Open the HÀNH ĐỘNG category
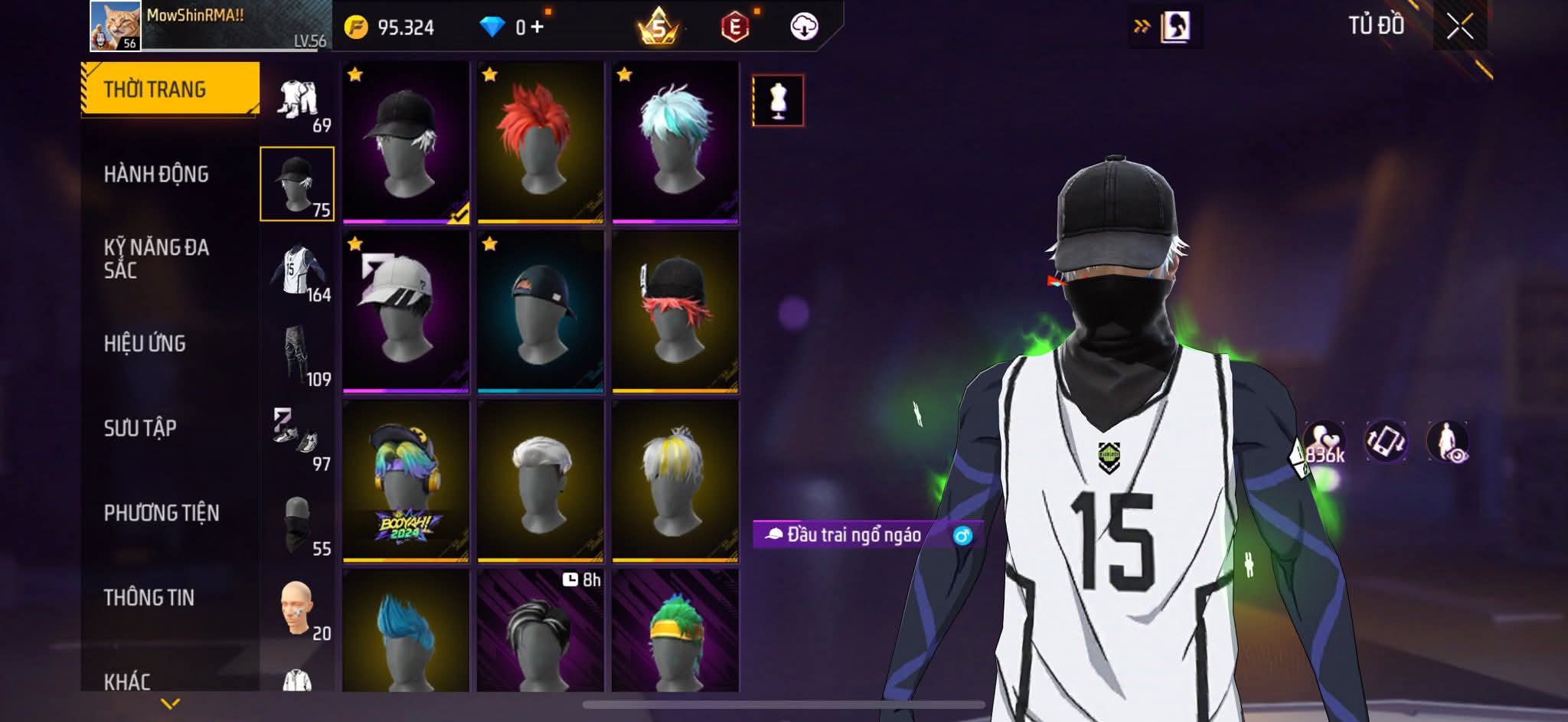 (156, 175)
